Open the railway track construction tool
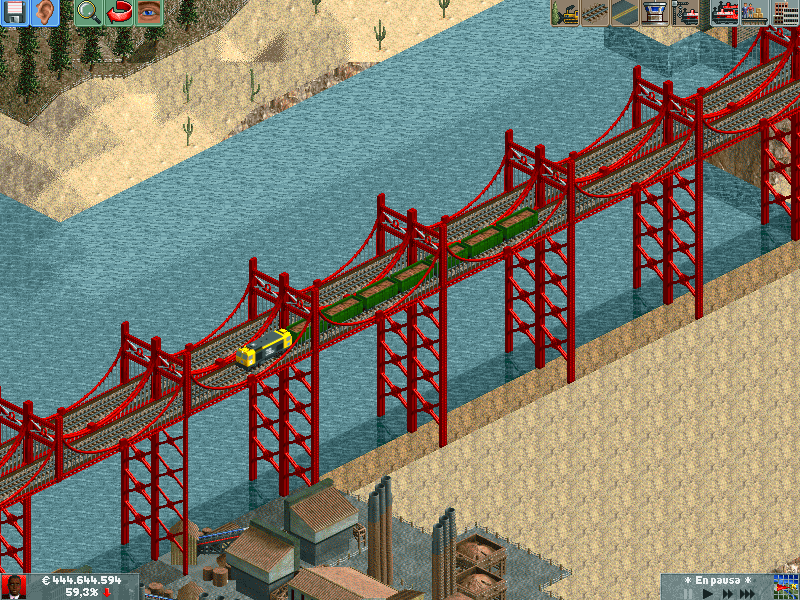The height and width of the screenshot is (600, 800). 594,13
